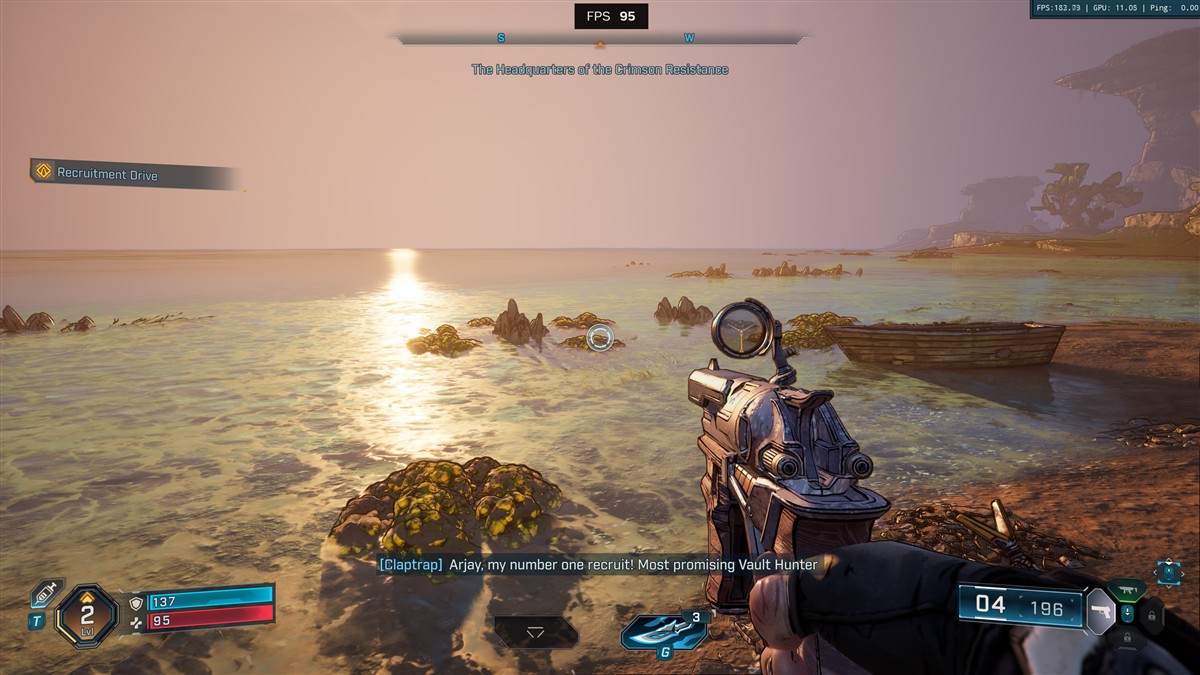Select the syringe repair kit icon

[x=44, y=594]
